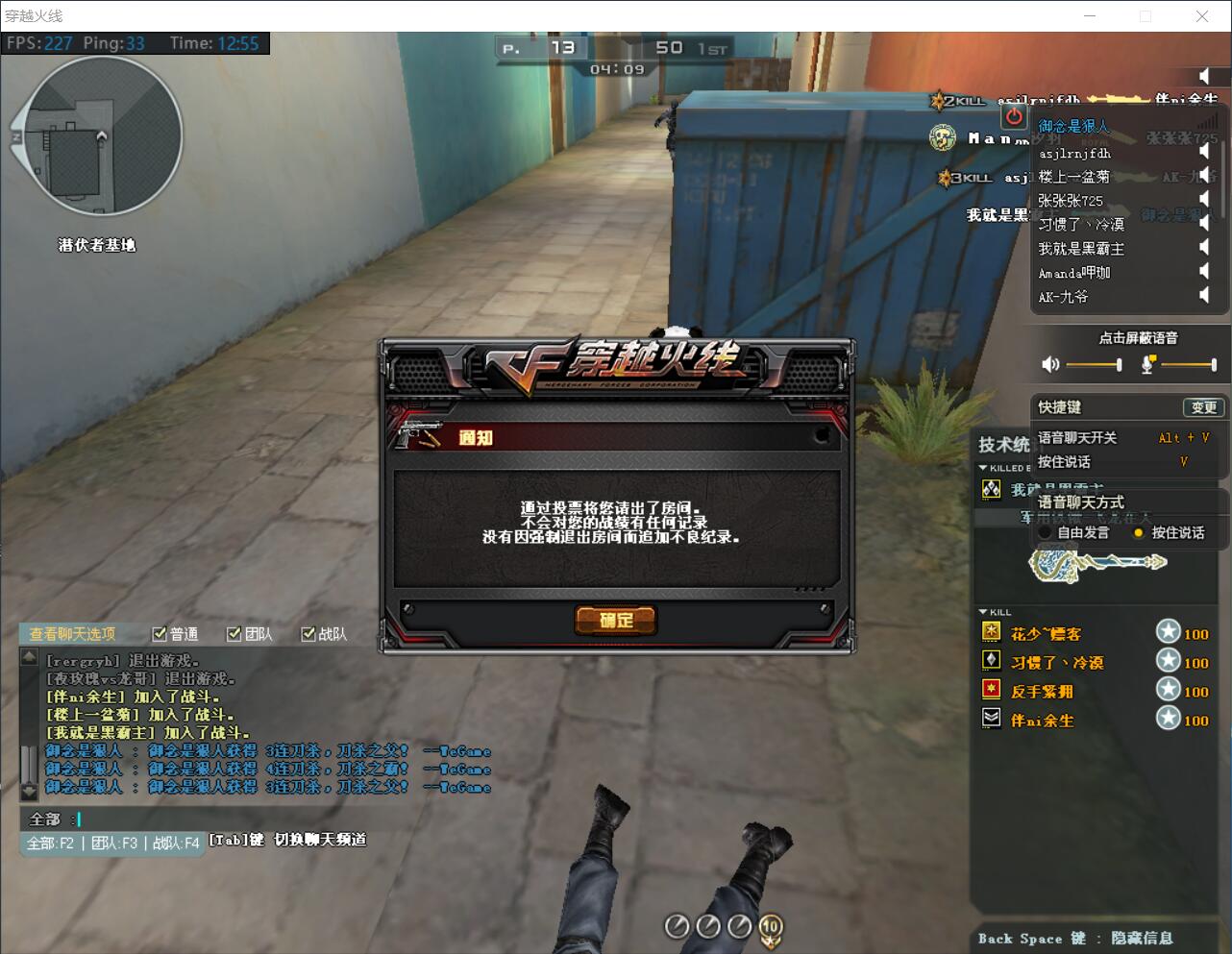Minimize the game window
The height and width of the screenshot is (954, 1232).
pyautogui.click(x=1091, y=16)
